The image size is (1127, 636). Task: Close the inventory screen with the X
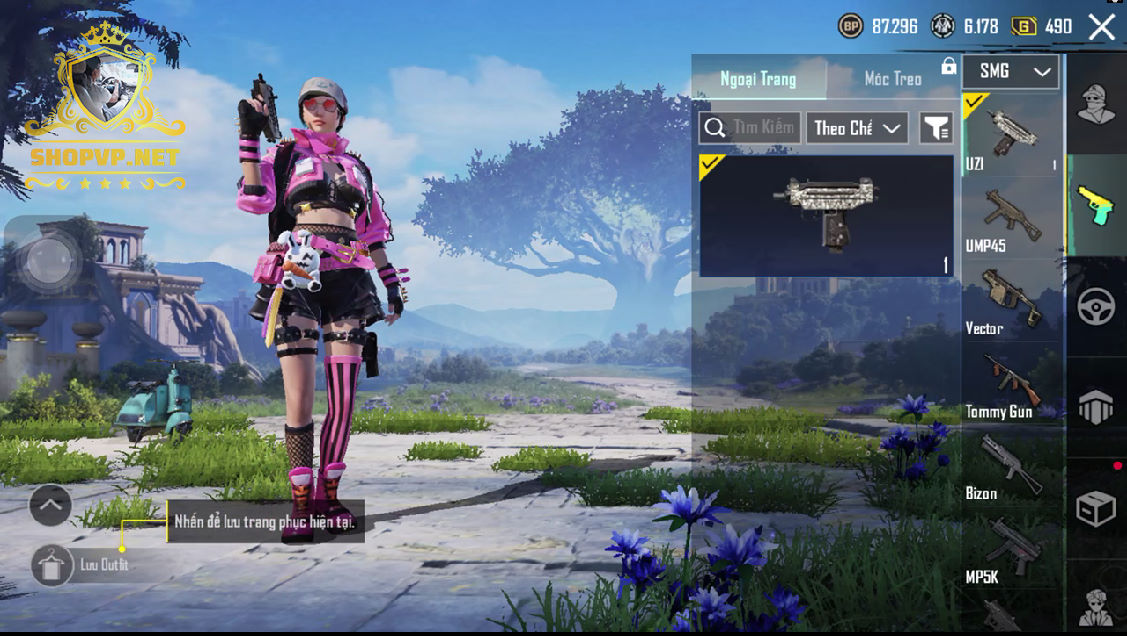[x=1101, y=27]
